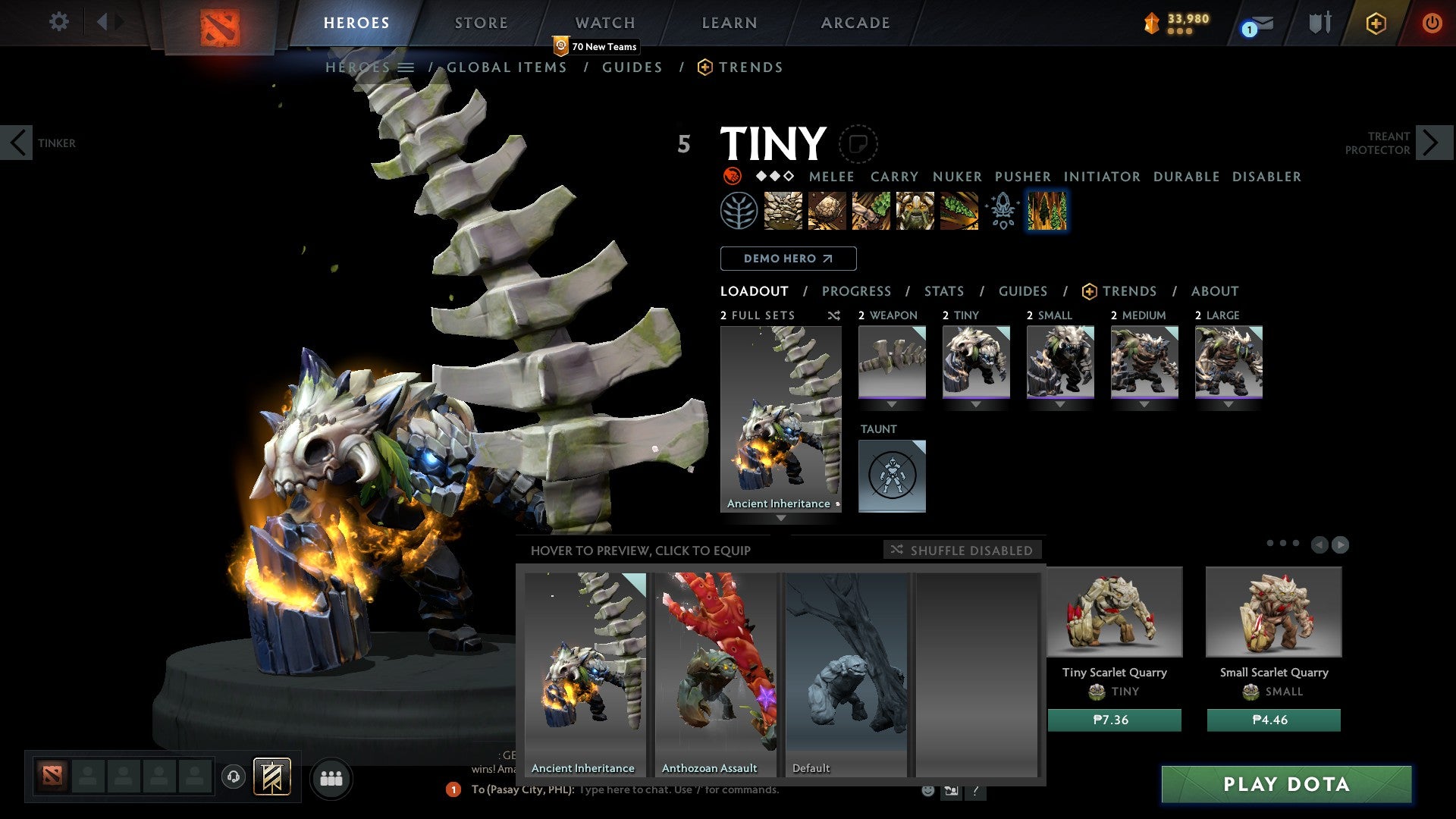Switch to the Progress tab
Viewport: 1456px width, 819px height.
coord(856,291)
